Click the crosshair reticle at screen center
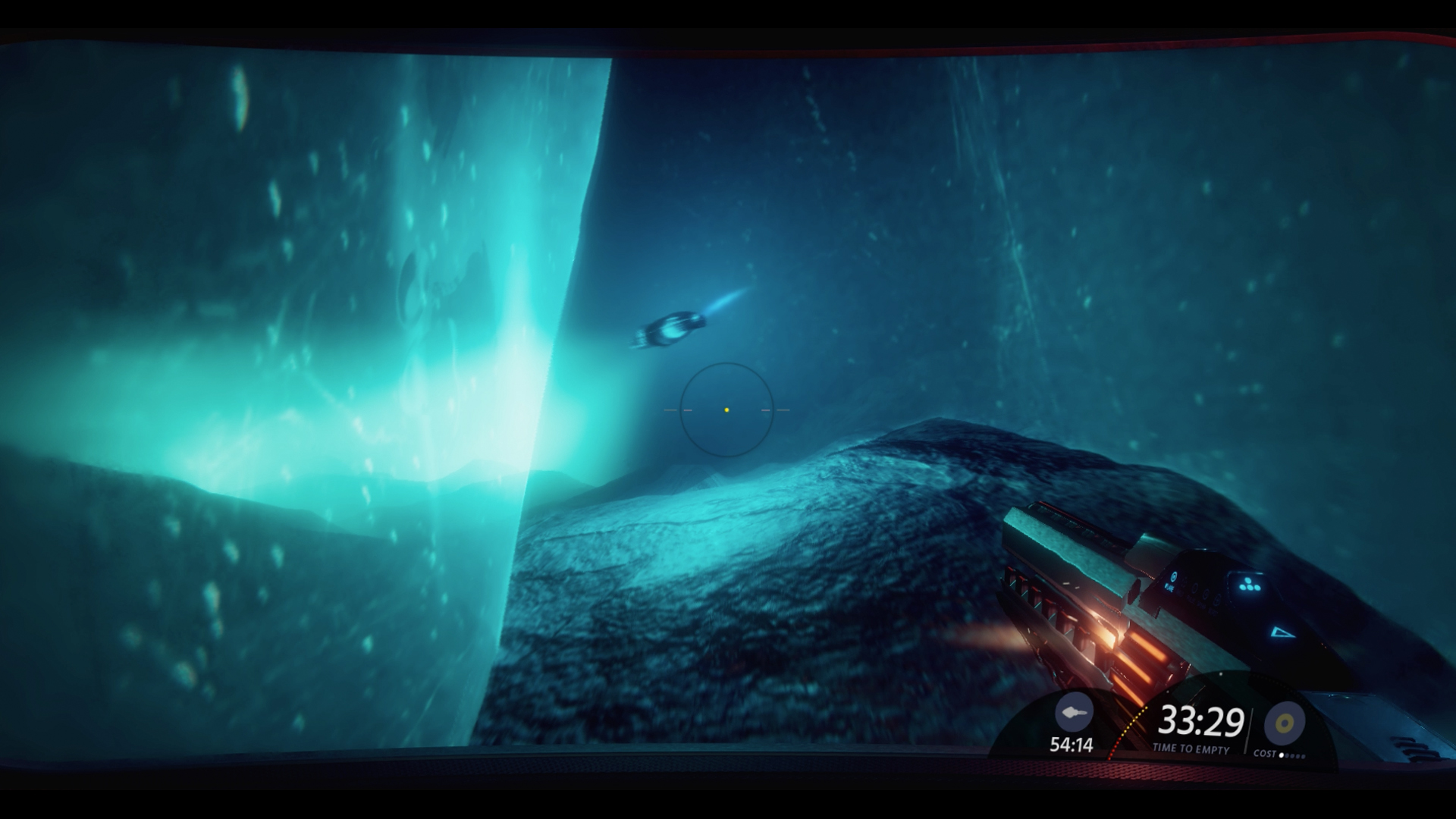The width and height of the screenshot is (1456, 819). pyautogui.click(x=726, y=409)
